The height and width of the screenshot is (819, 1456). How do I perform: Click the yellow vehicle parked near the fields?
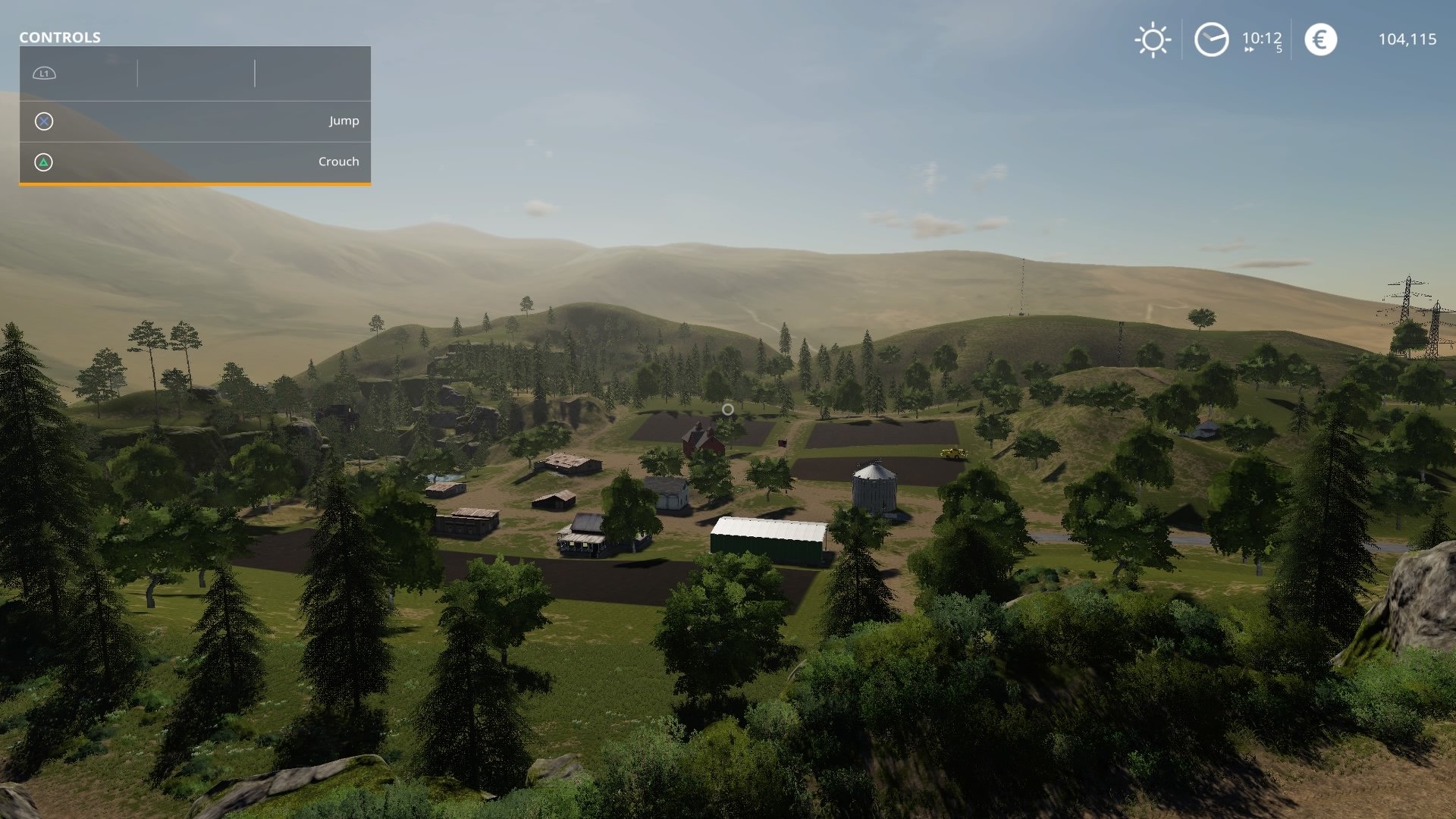(954, 453)
